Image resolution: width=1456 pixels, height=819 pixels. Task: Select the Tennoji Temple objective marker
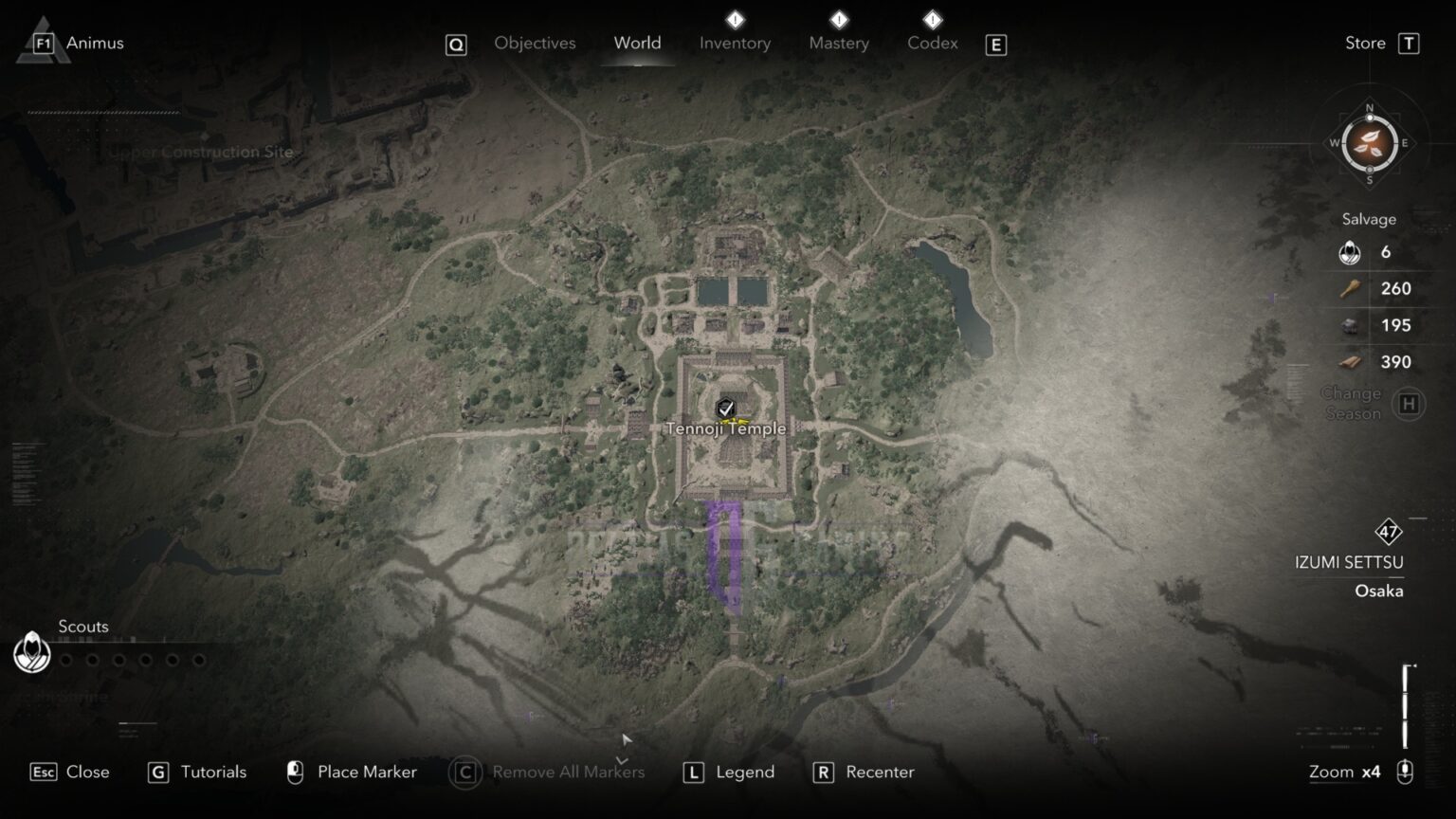[x=724, y=406]
